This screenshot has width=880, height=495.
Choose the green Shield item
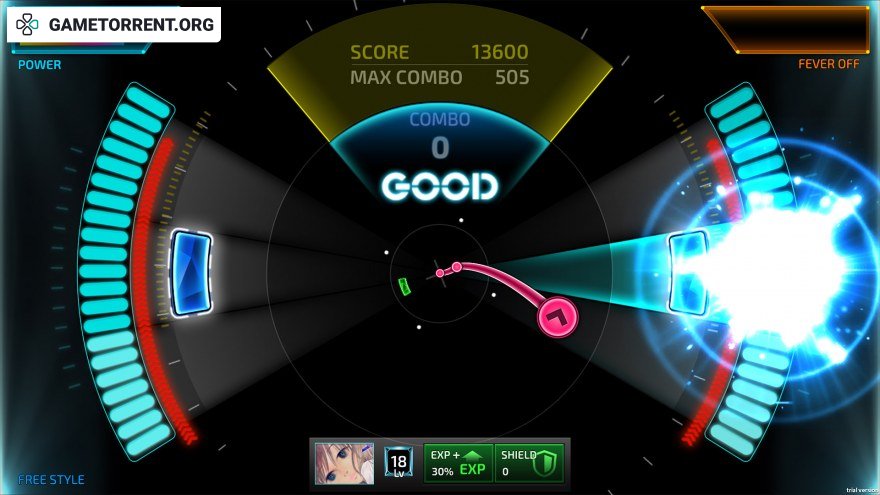click(530, 463)
